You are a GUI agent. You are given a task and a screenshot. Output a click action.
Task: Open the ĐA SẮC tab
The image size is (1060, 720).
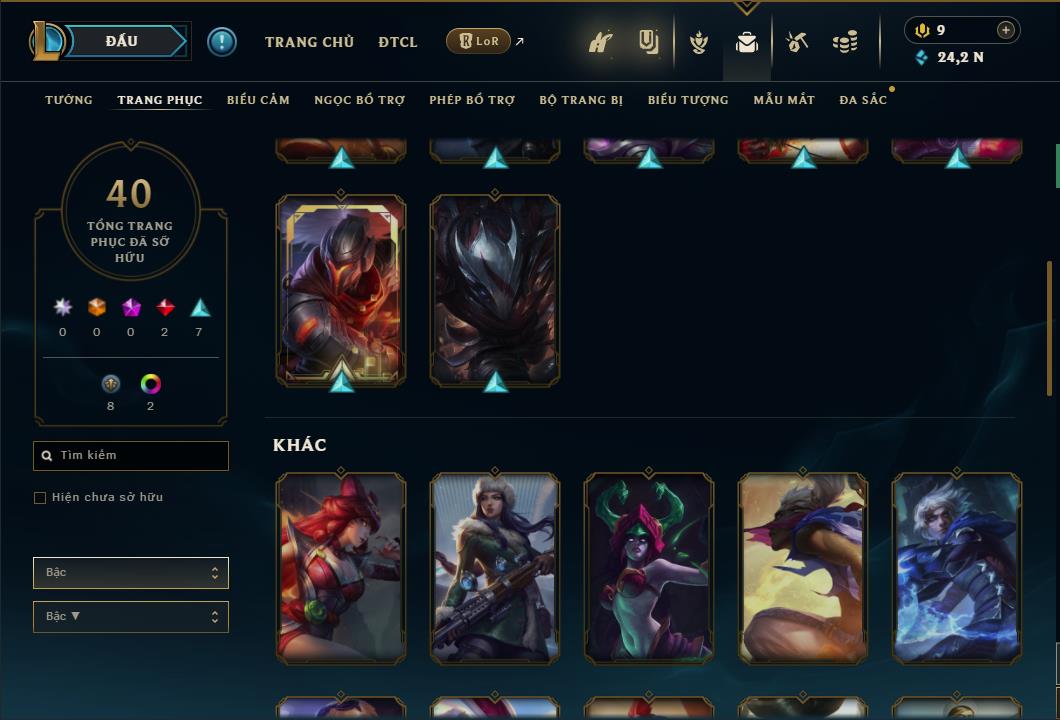(863, 100)
